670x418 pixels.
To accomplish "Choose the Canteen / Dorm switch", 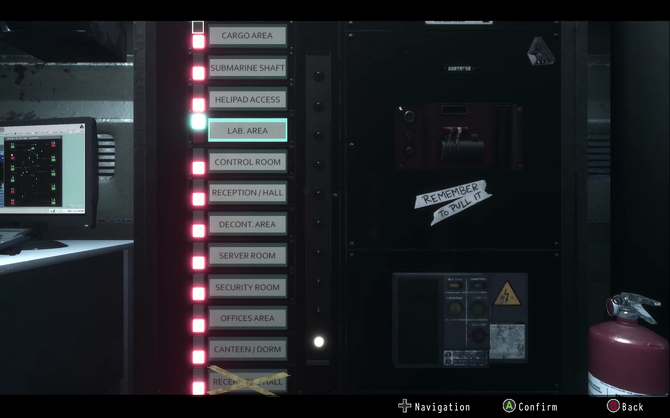I will (247, 349).
